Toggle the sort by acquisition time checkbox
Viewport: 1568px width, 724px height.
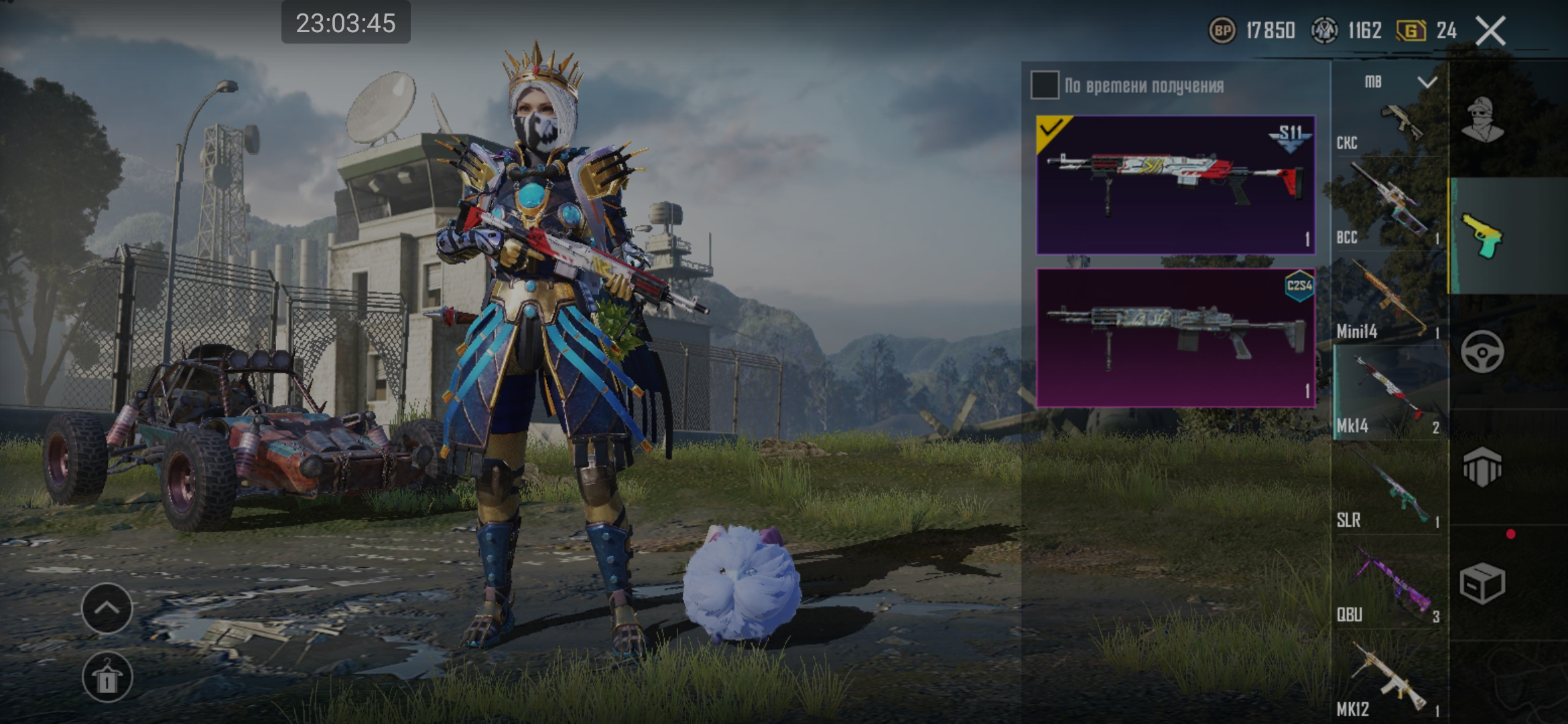click(1045, 85)
